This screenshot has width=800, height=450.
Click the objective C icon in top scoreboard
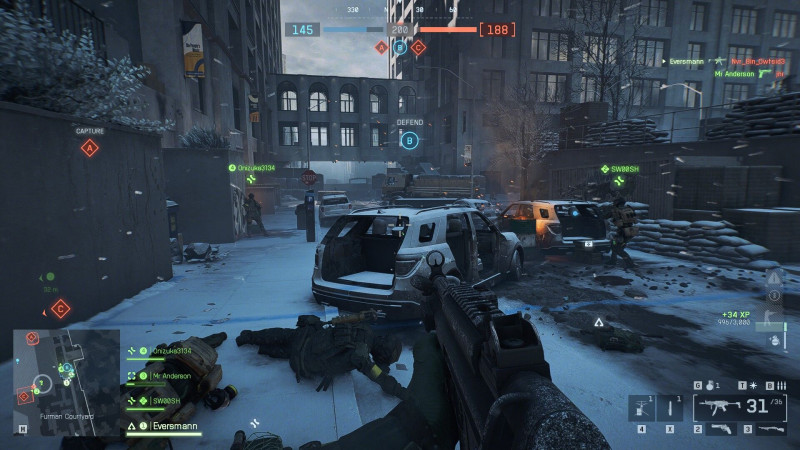(418, 47)
